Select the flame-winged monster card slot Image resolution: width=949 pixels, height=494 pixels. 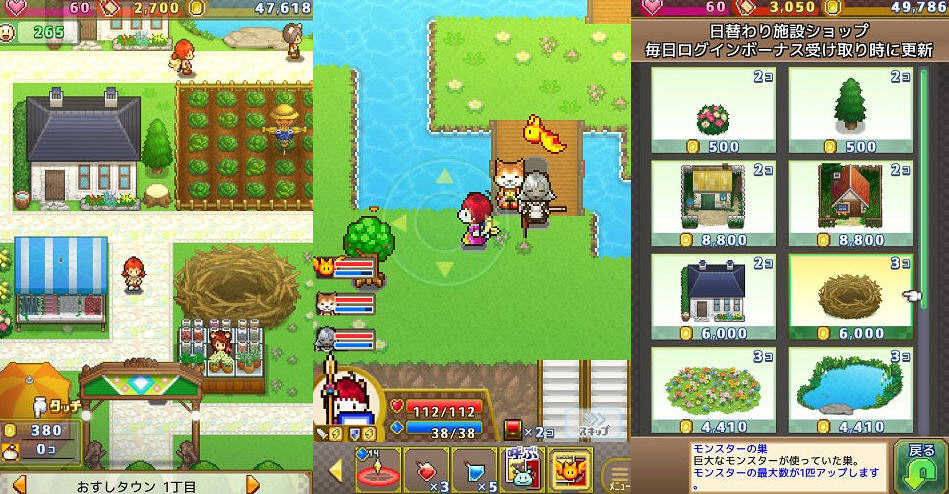pos(571,469)
